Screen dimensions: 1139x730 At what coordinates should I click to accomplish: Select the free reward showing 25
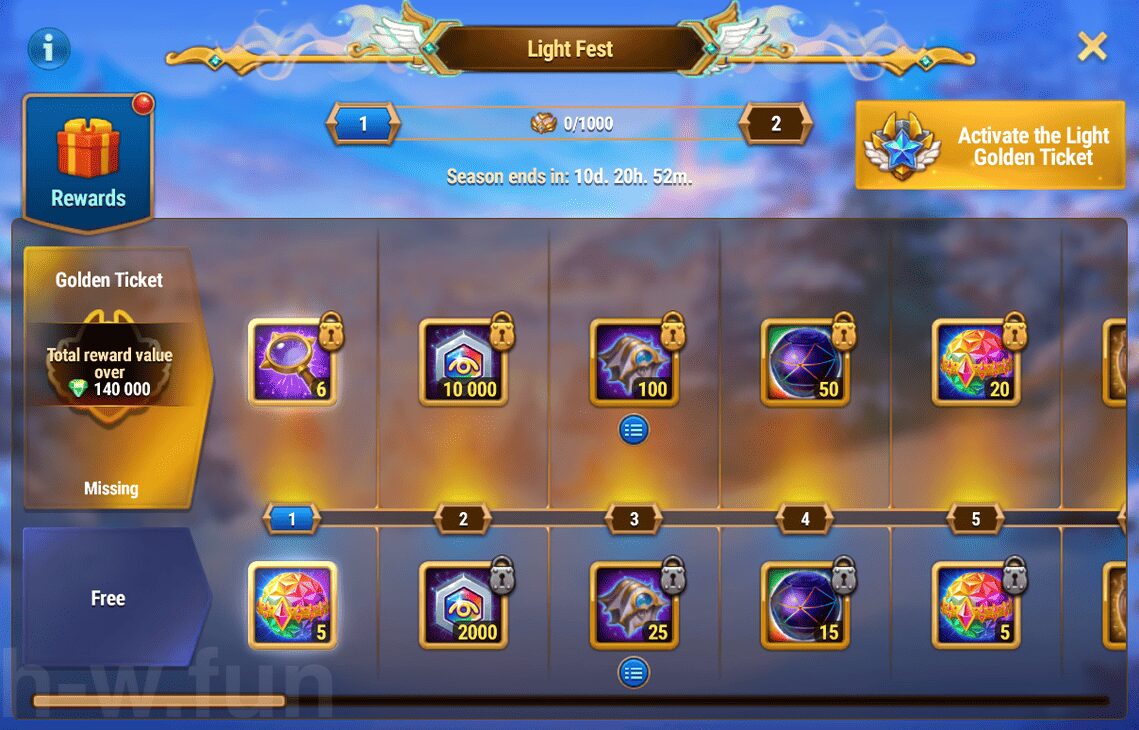tap(634, 605)
